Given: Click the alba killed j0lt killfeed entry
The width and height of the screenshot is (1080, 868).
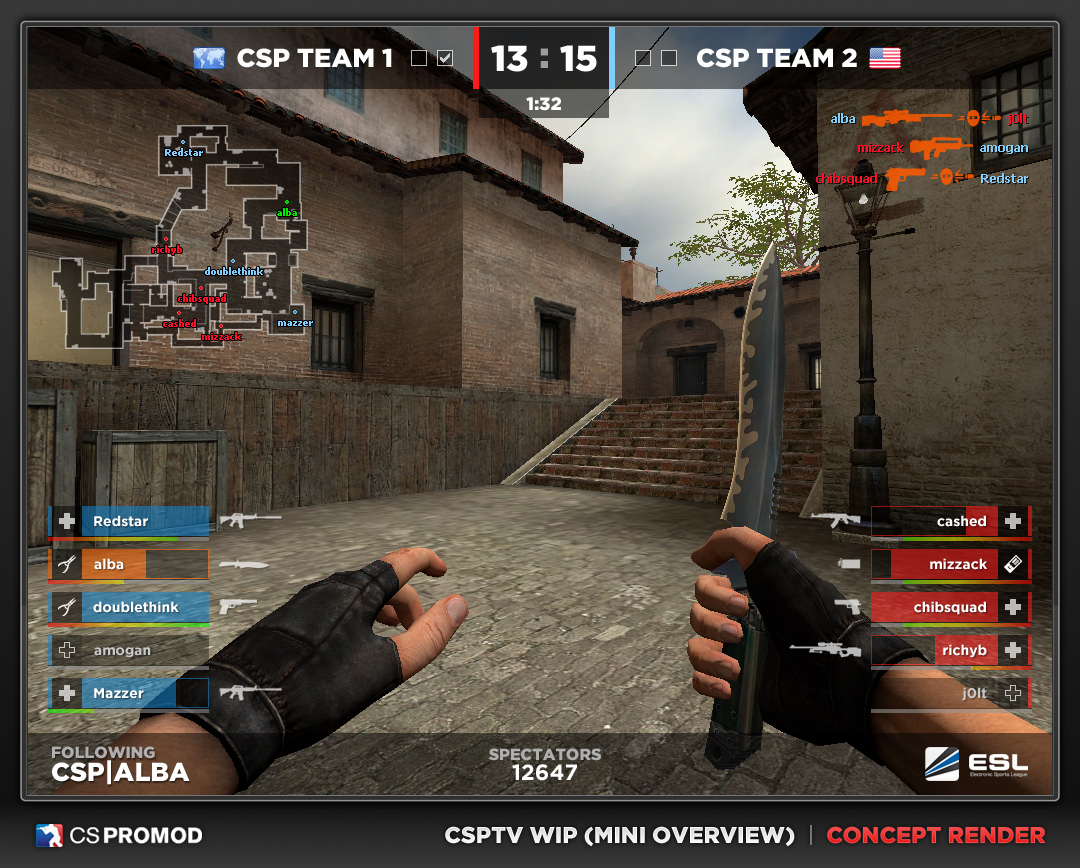Looking at the screenshot, I should (x=929, y=118).
